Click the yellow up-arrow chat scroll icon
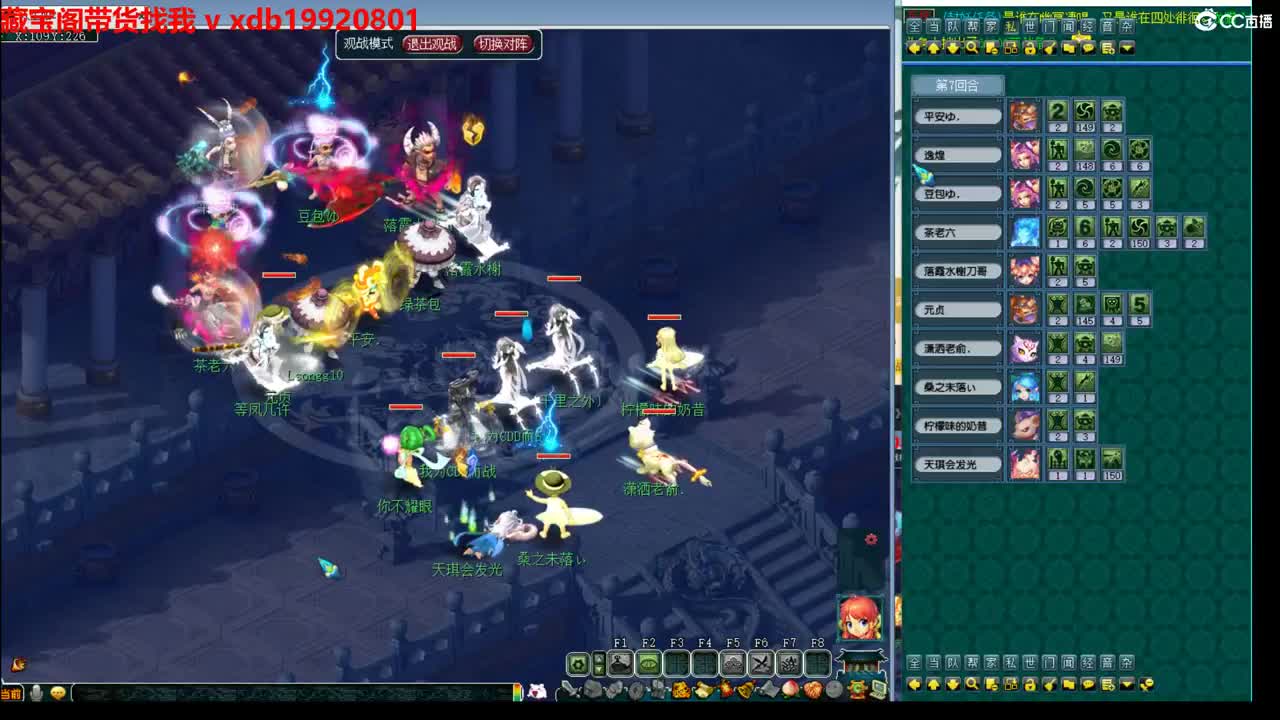 934,49
